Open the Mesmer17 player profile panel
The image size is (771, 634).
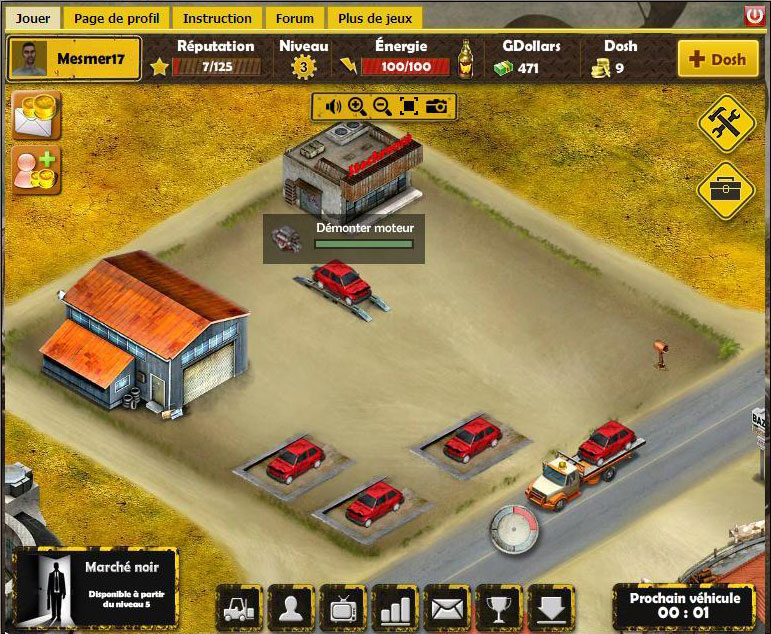(x=75, y=59)
